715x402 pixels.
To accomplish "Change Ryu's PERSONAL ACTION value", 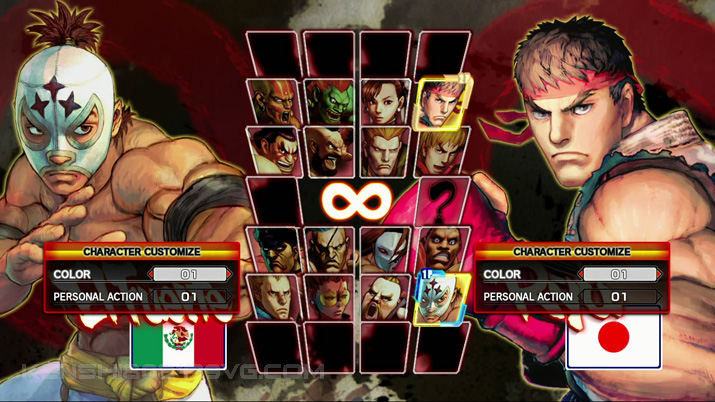I will [x=620, y=297].
